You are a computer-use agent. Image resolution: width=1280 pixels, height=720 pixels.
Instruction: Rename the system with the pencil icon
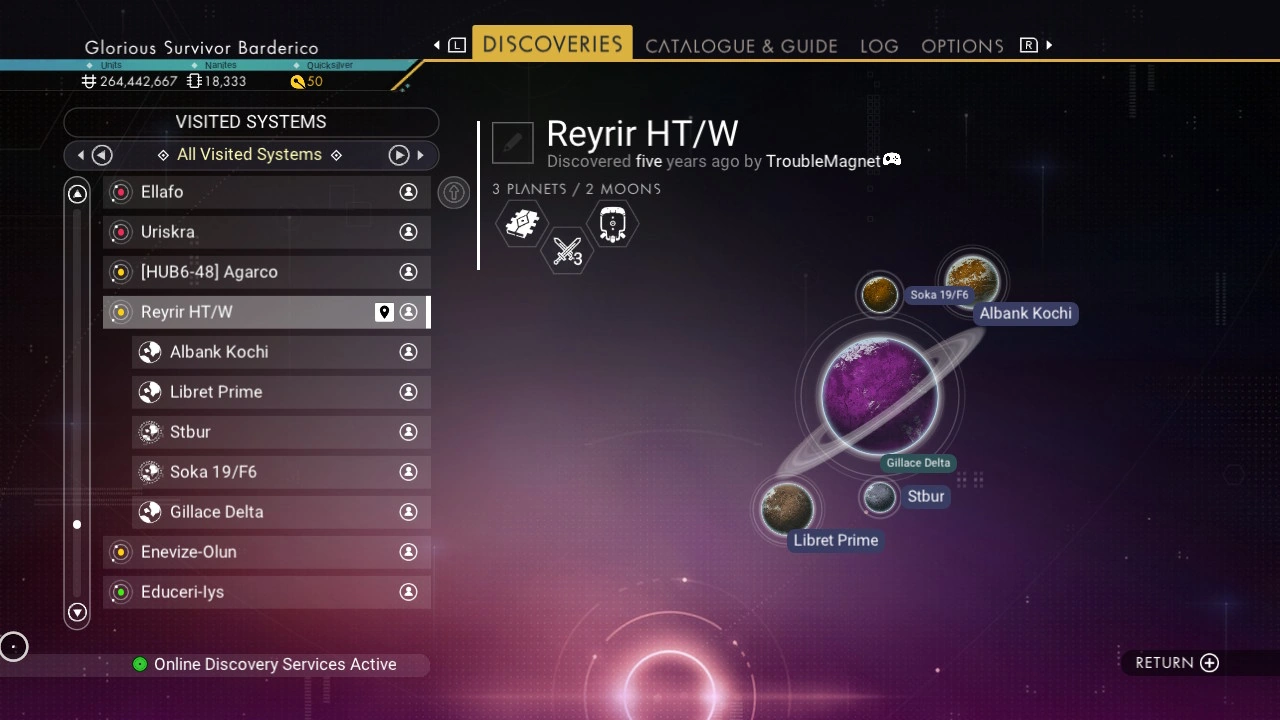(x=513, y=143)
